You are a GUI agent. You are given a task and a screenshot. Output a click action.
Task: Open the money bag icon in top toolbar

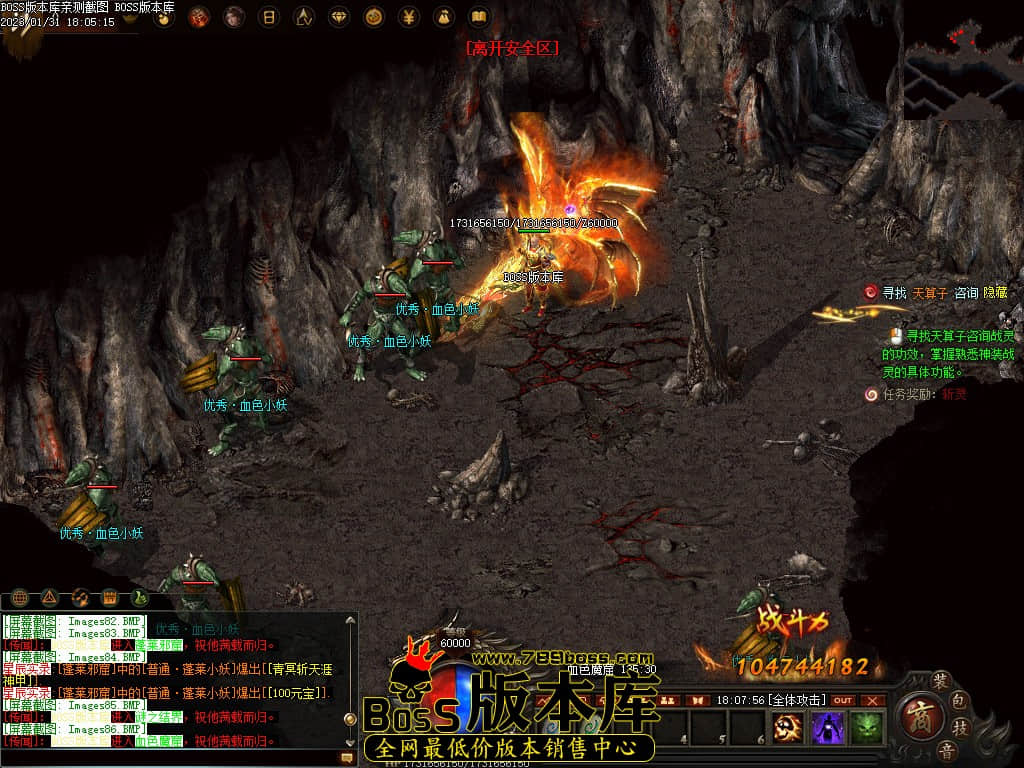coord(443,17)
